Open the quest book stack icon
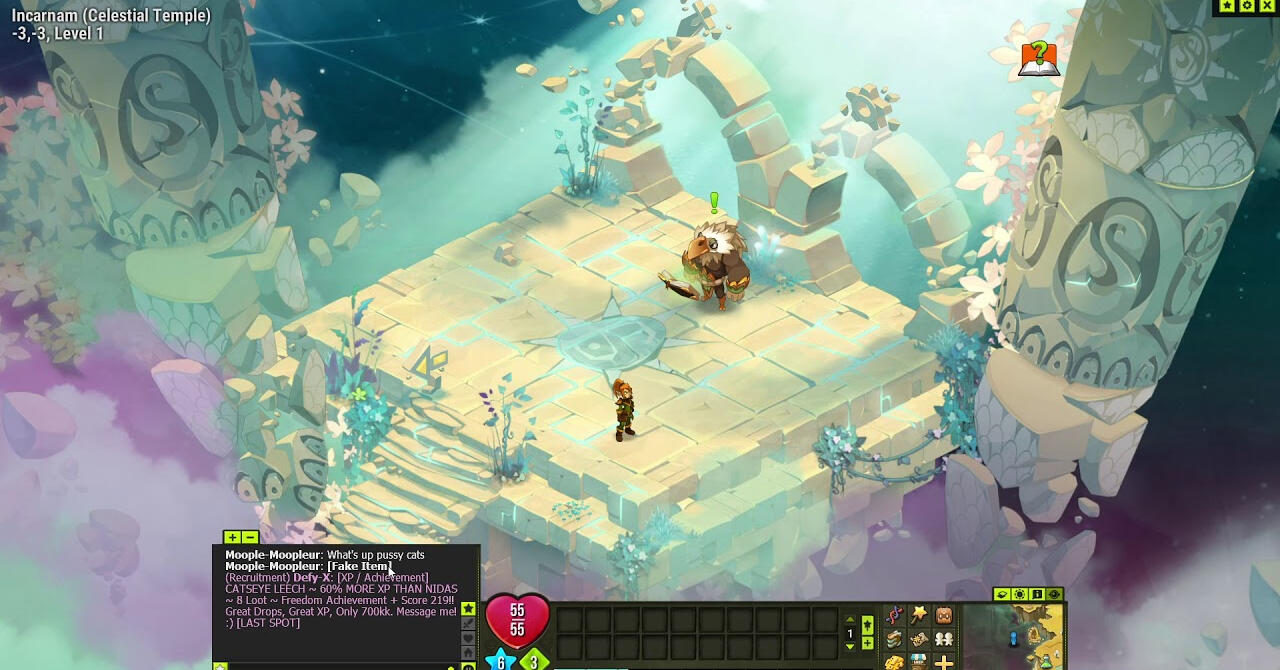 tap(894, 639)
